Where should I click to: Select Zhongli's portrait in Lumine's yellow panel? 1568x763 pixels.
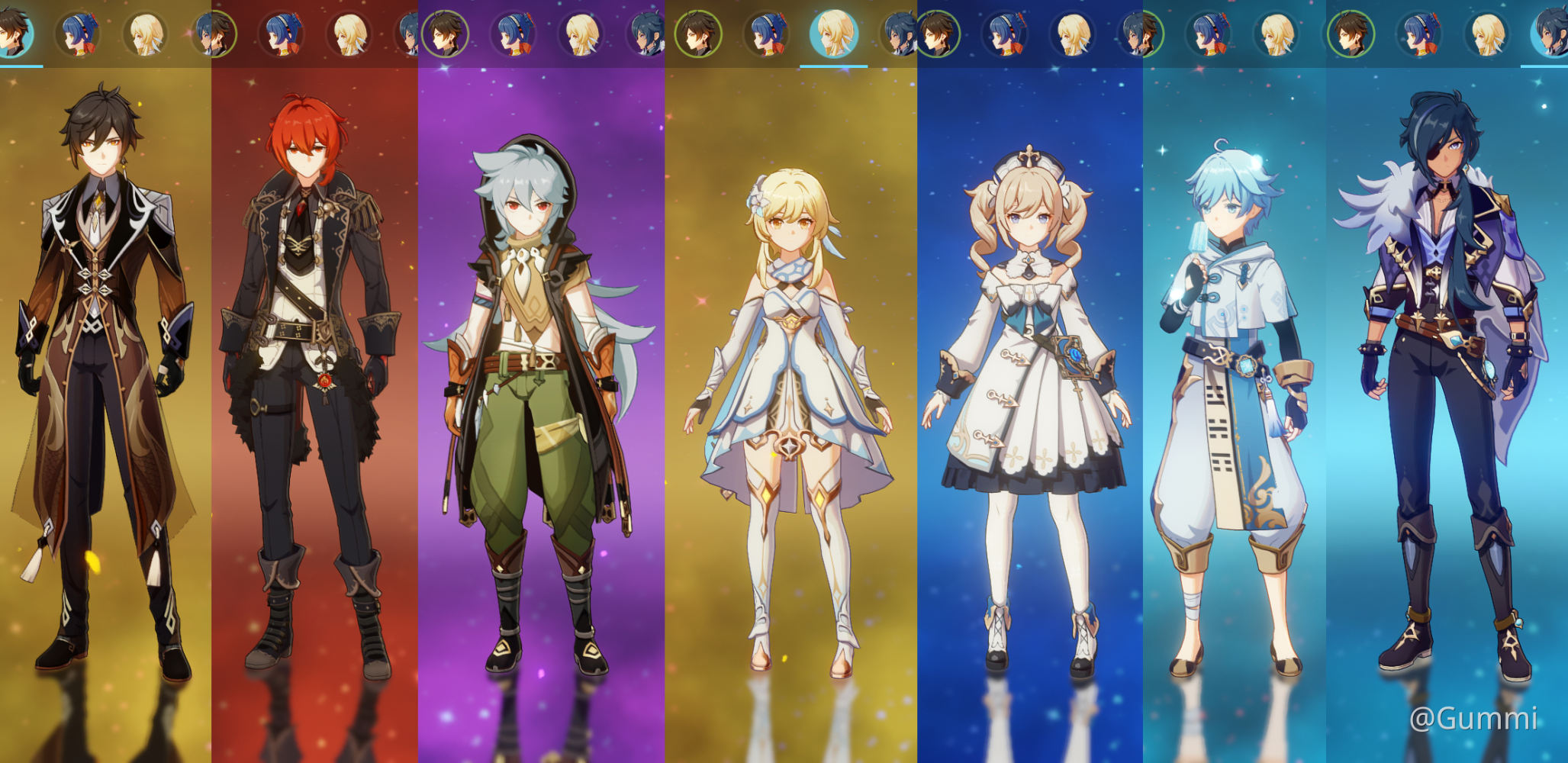(697, 34)
